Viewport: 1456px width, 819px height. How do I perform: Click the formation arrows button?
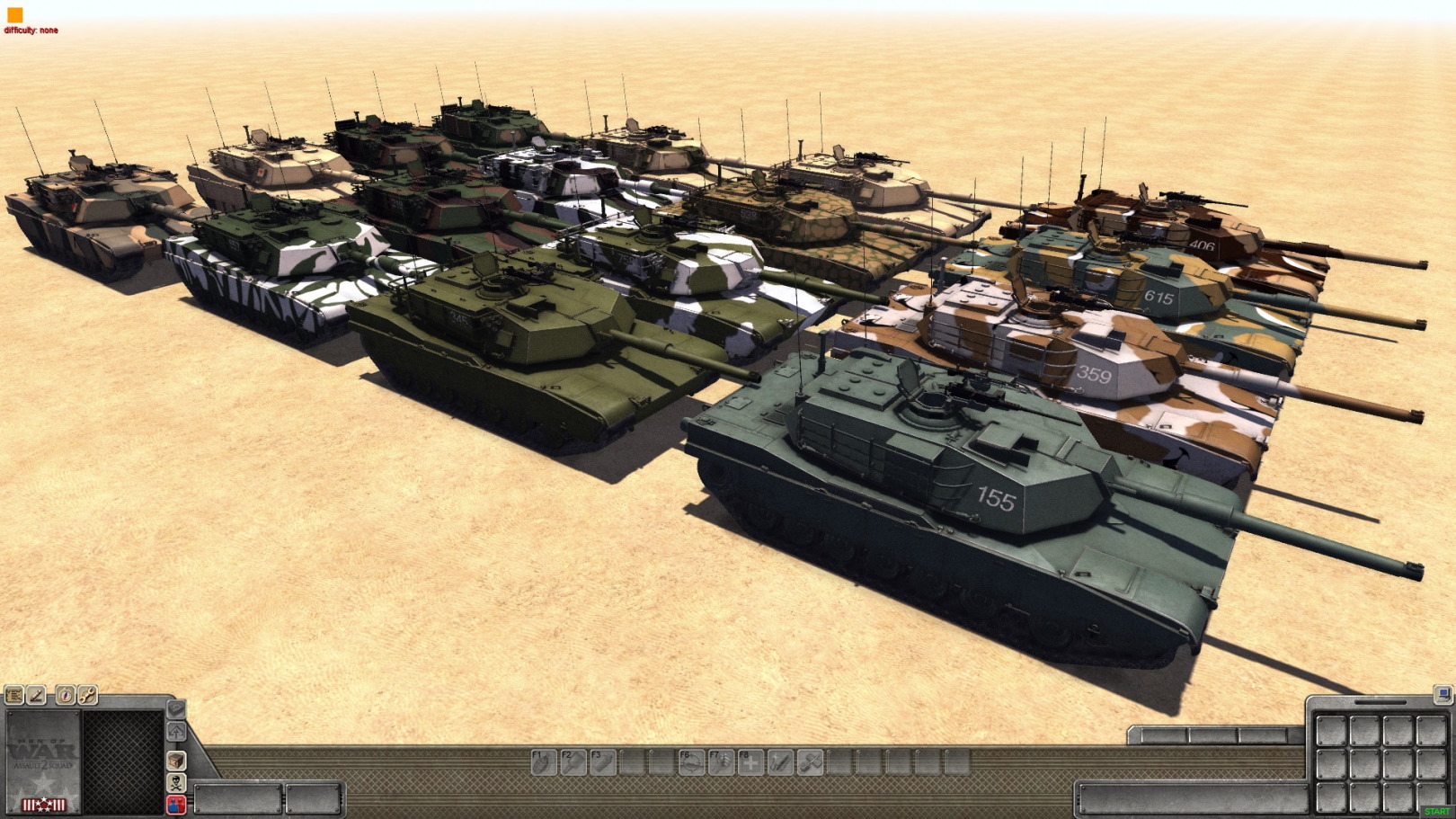176,731
